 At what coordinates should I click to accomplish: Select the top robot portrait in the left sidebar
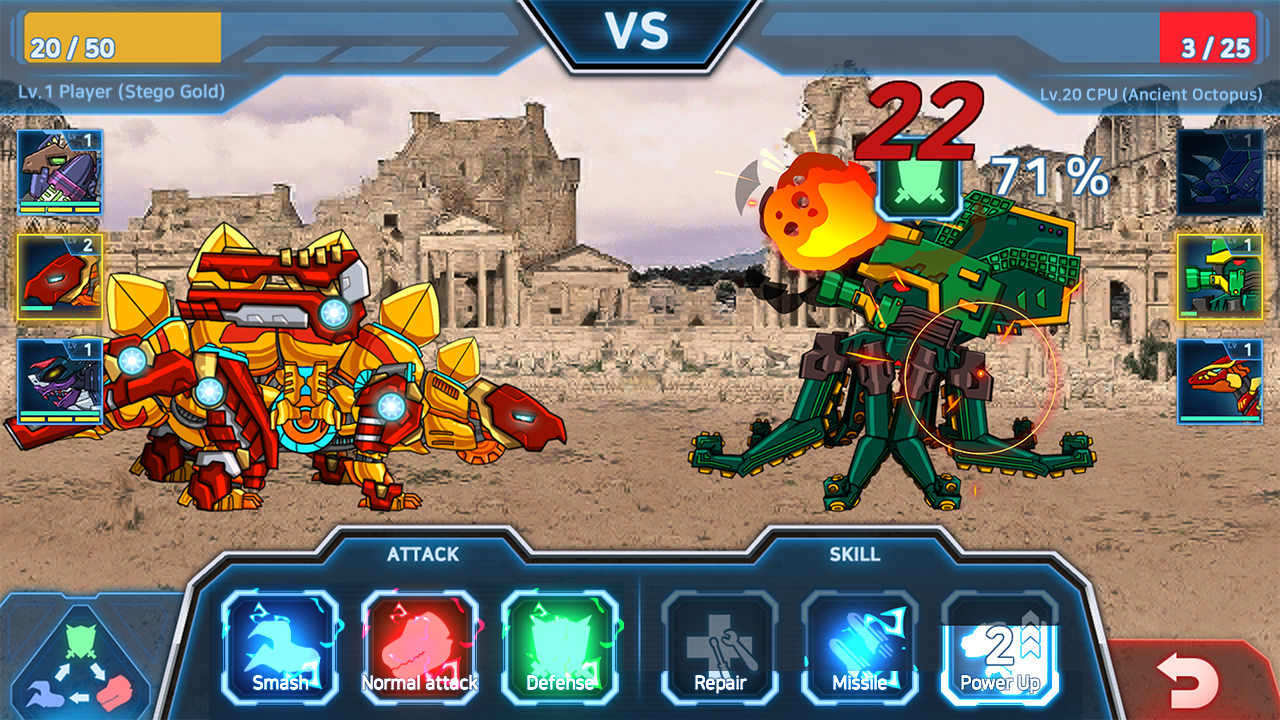pyautogui.click(x=55, y=165)
